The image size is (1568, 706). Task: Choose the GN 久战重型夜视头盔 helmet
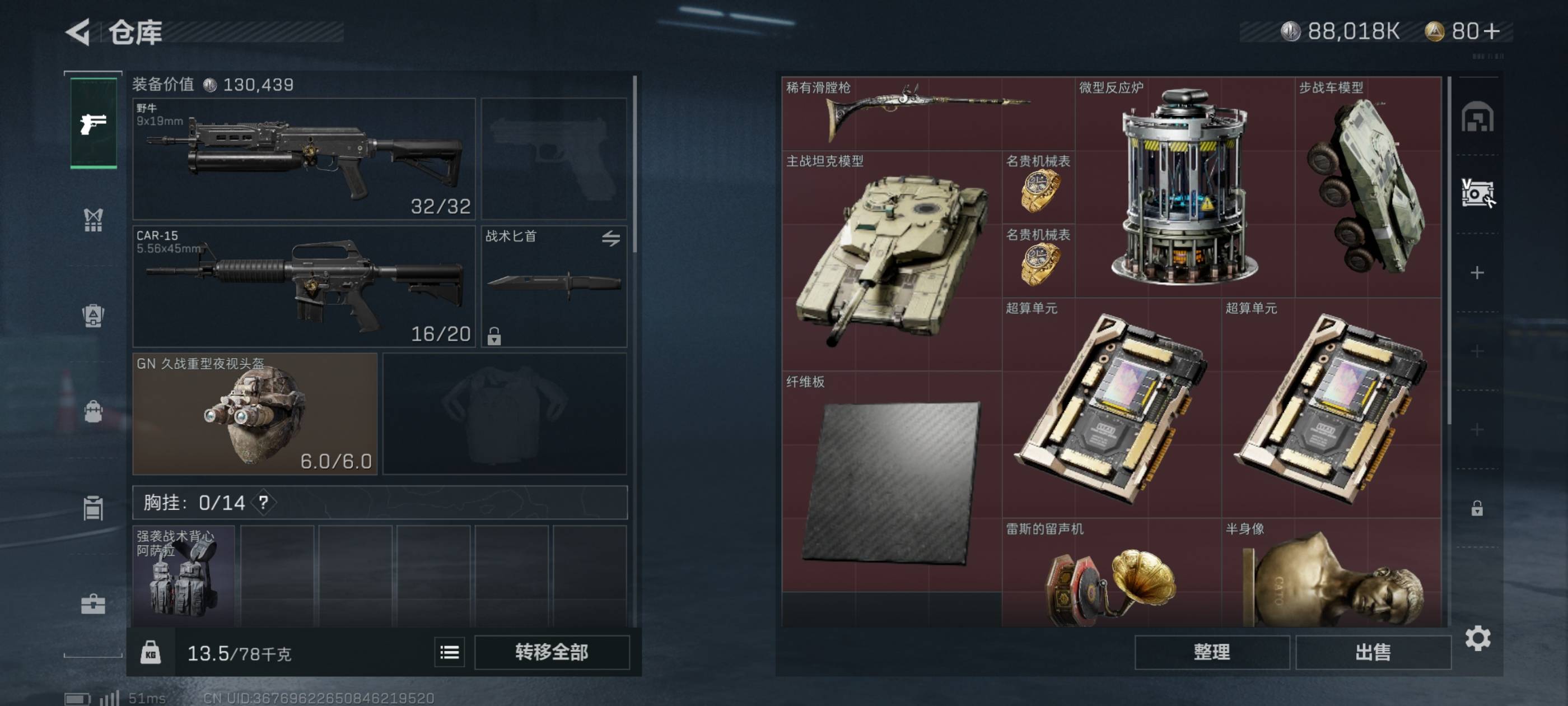tap(254, 414)
